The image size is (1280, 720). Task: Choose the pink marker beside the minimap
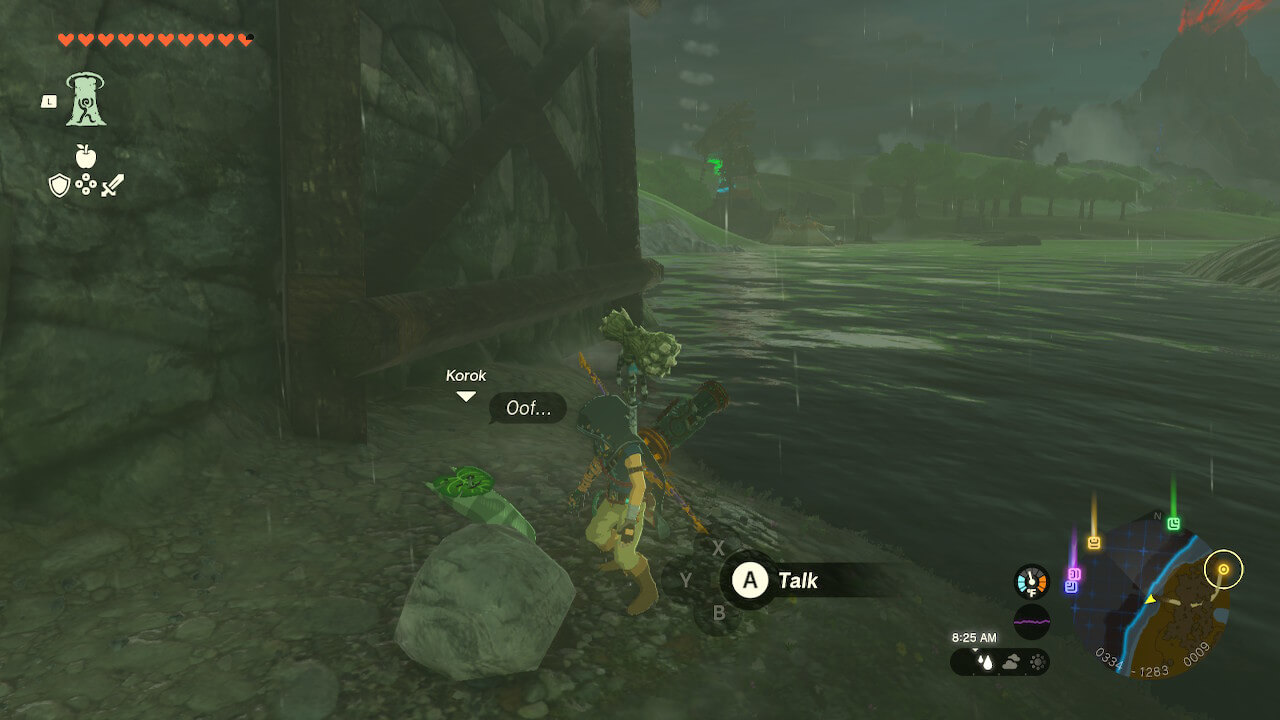pos(1075,574)
